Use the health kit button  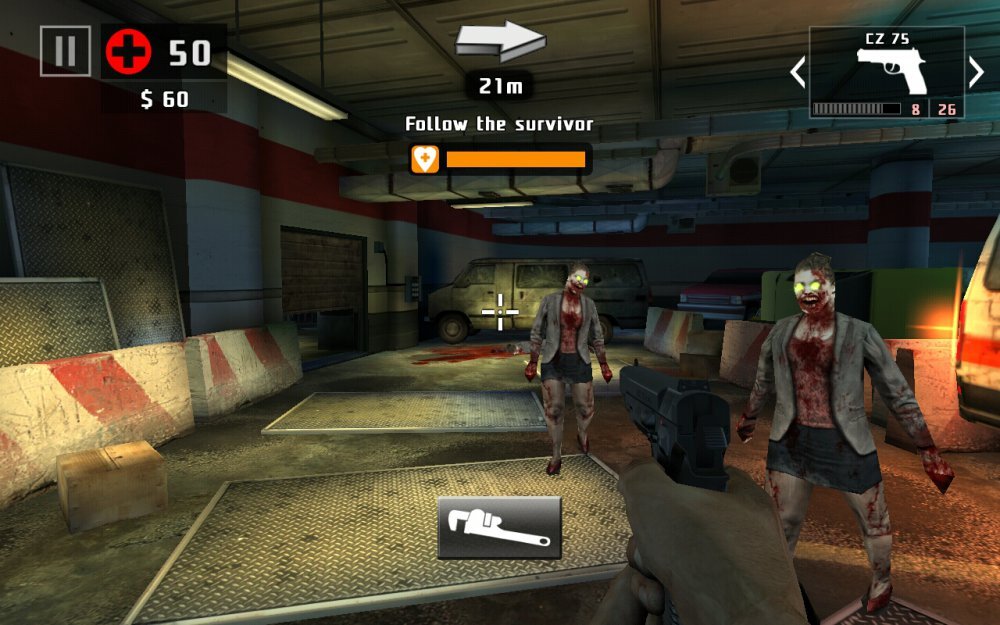click(128, 52)
